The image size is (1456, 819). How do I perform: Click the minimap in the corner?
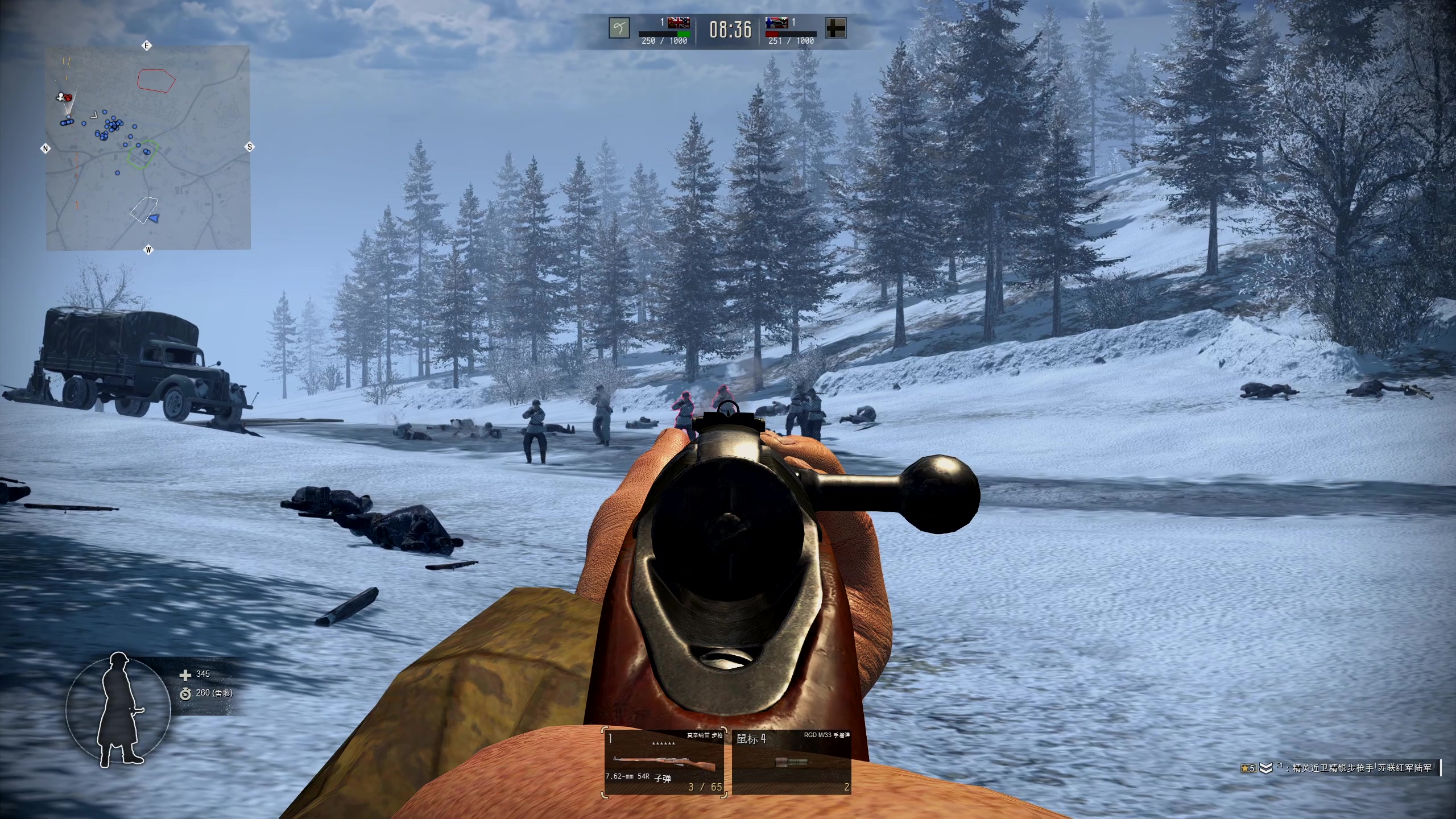(x=148, y=148)
